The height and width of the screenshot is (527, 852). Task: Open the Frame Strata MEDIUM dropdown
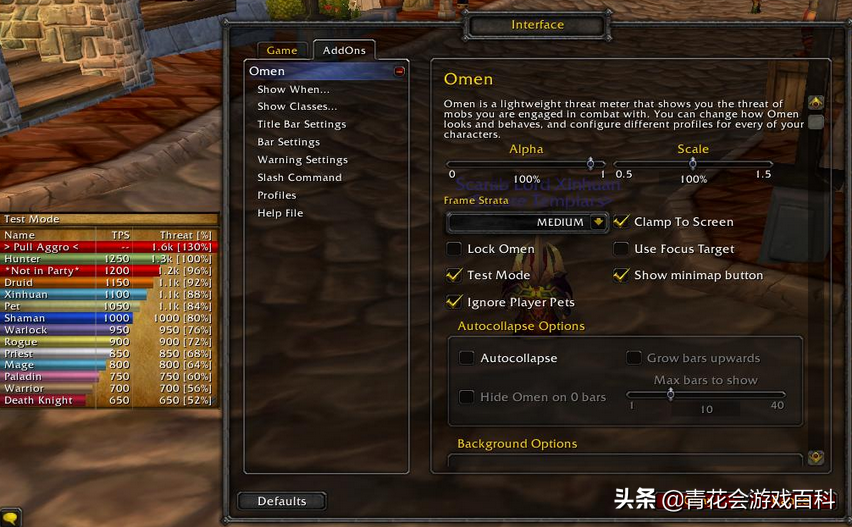click(598, 222)
